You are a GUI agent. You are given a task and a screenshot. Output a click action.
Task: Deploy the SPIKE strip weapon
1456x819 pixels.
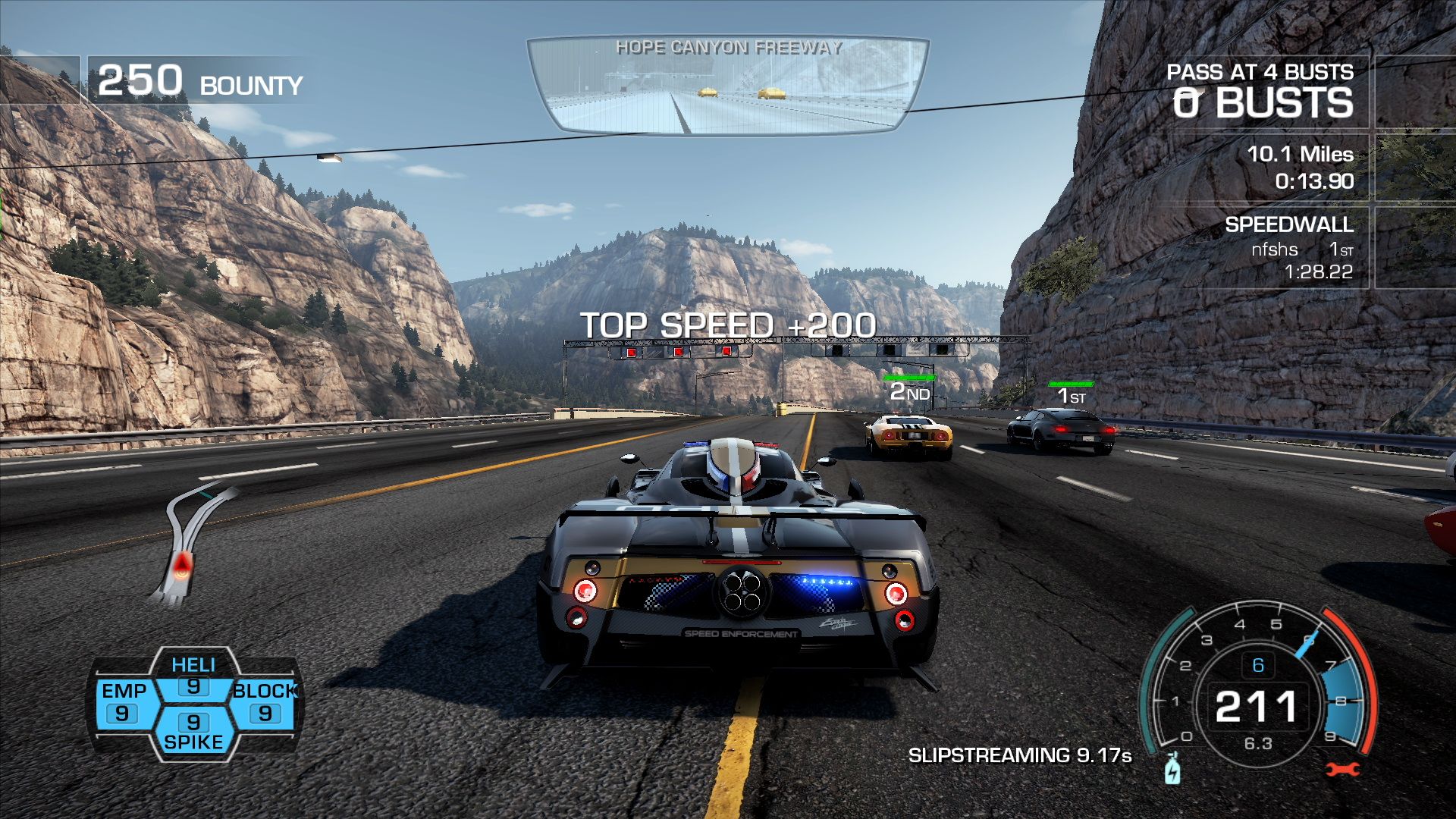(x=193, y=732)
